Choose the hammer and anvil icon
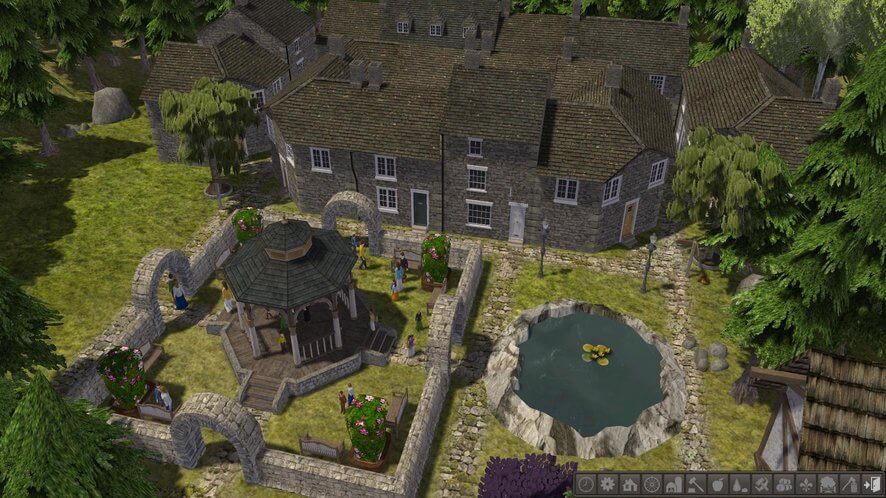This screenshot has width=886, height=498. pyautogui.click(x=695, y=484)
